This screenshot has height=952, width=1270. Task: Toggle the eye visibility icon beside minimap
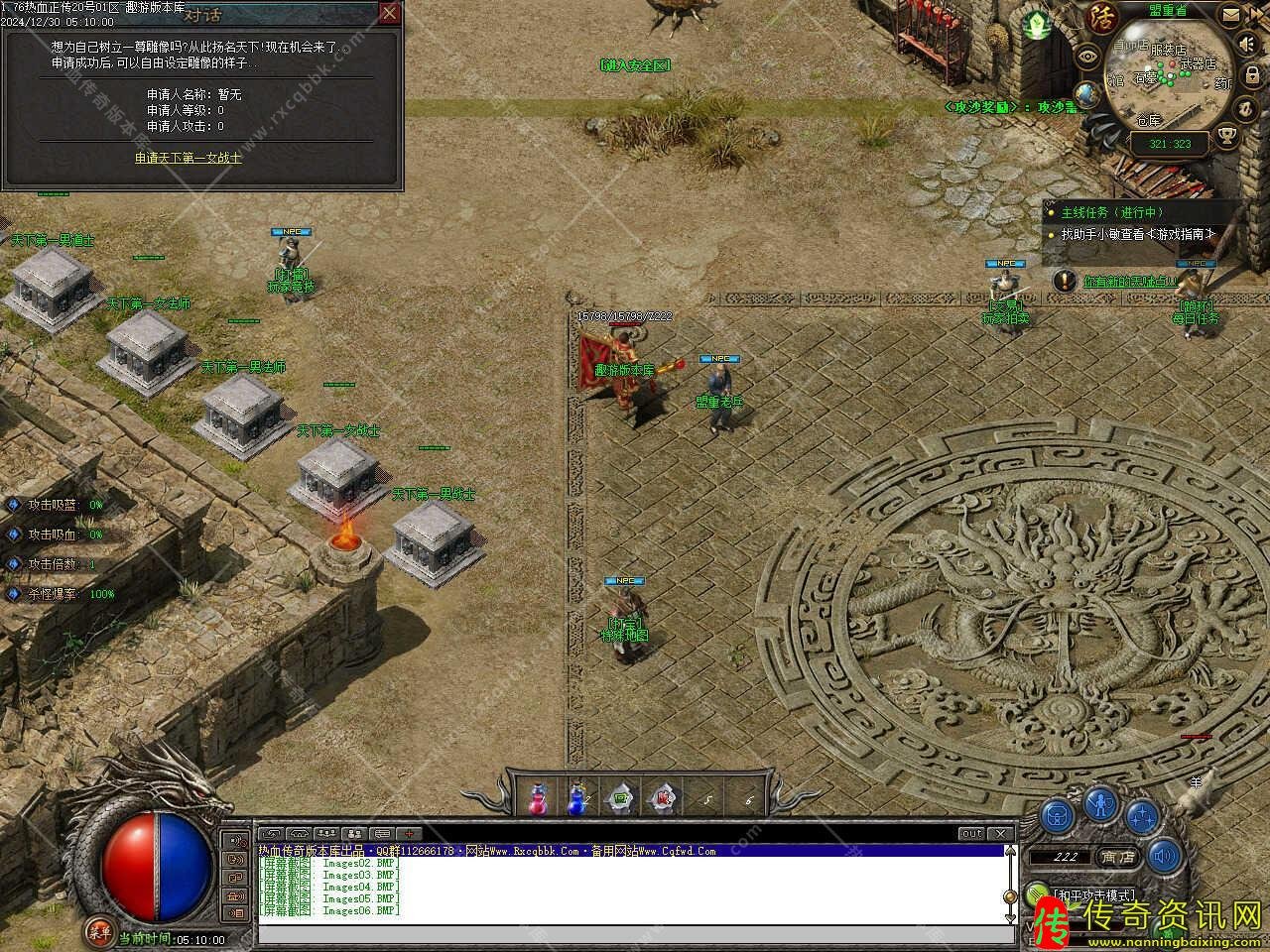coord(1088,57)
